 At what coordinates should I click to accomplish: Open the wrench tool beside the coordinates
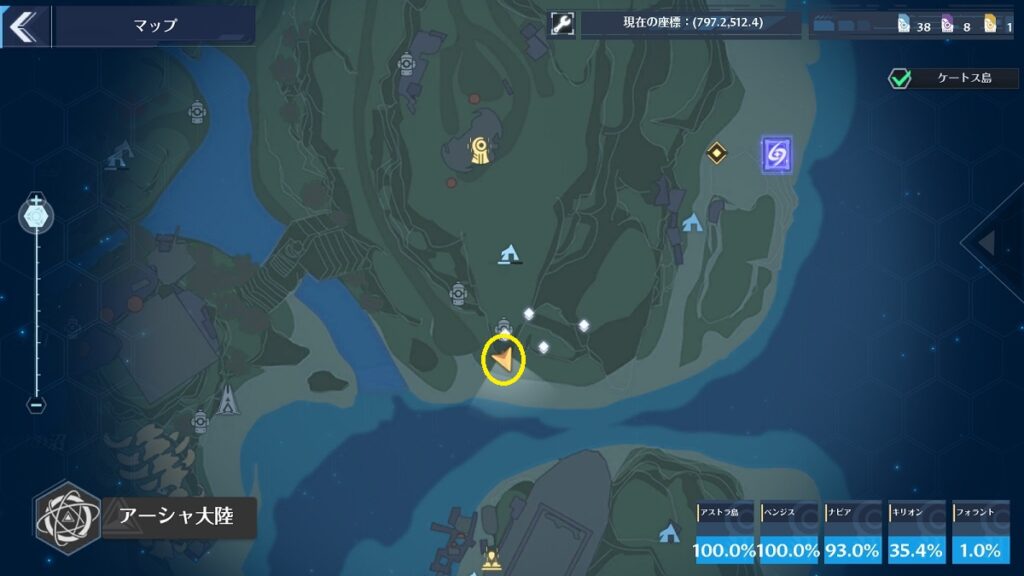tap(563, 24)
